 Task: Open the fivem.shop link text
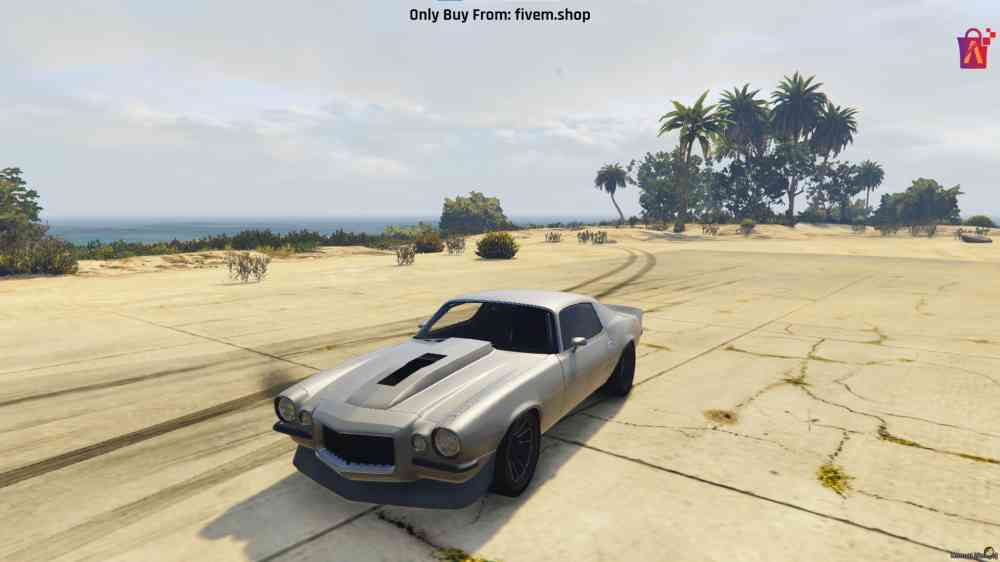coord(552,15)
